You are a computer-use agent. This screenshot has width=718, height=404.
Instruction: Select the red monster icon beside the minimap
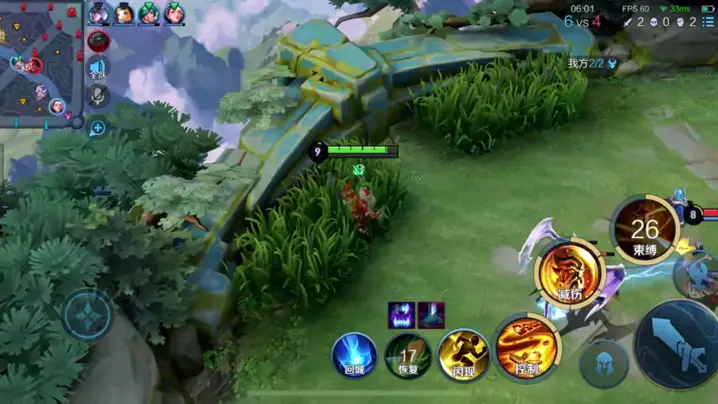(98, 41)
